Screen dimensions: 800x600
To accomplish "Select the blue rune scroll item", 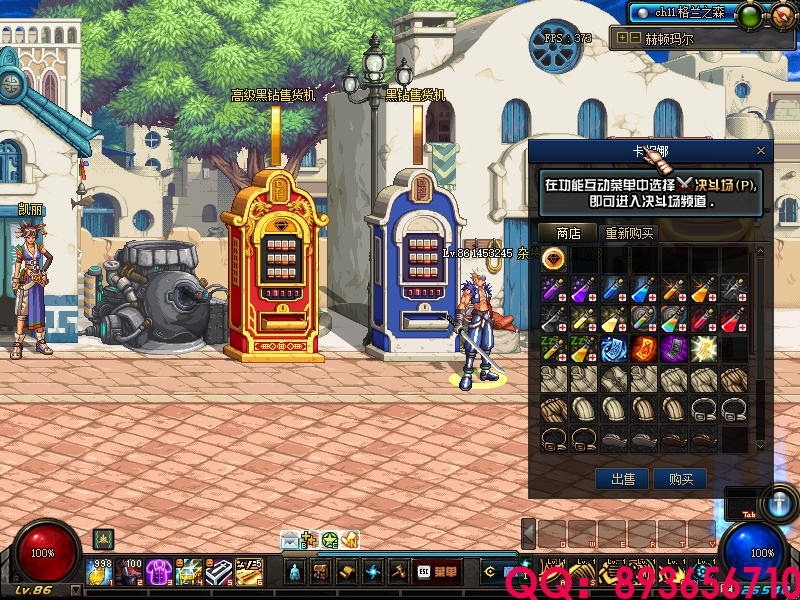I will [x=615, y=349].
